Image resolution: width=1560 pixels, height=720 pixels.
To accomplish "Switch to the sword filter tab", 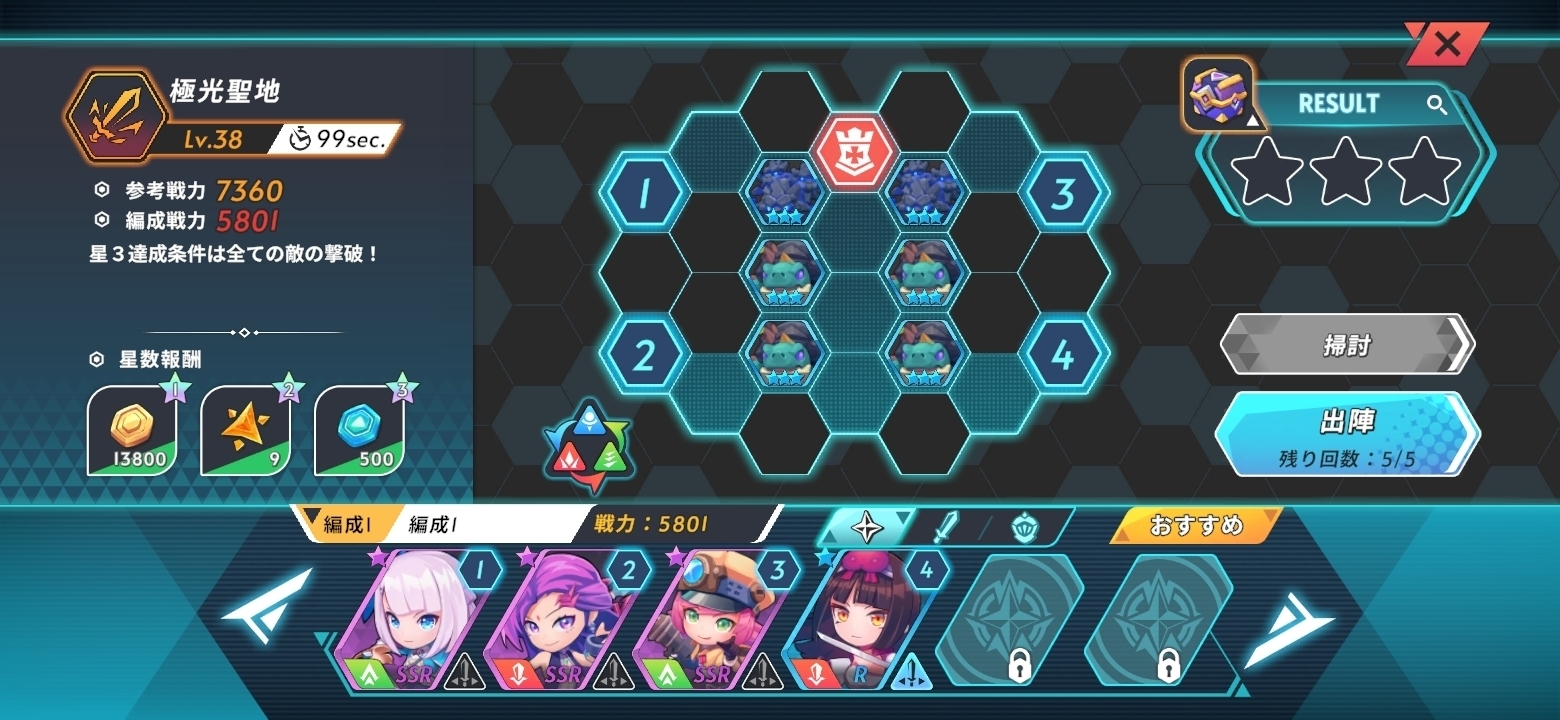I will 945,526.
